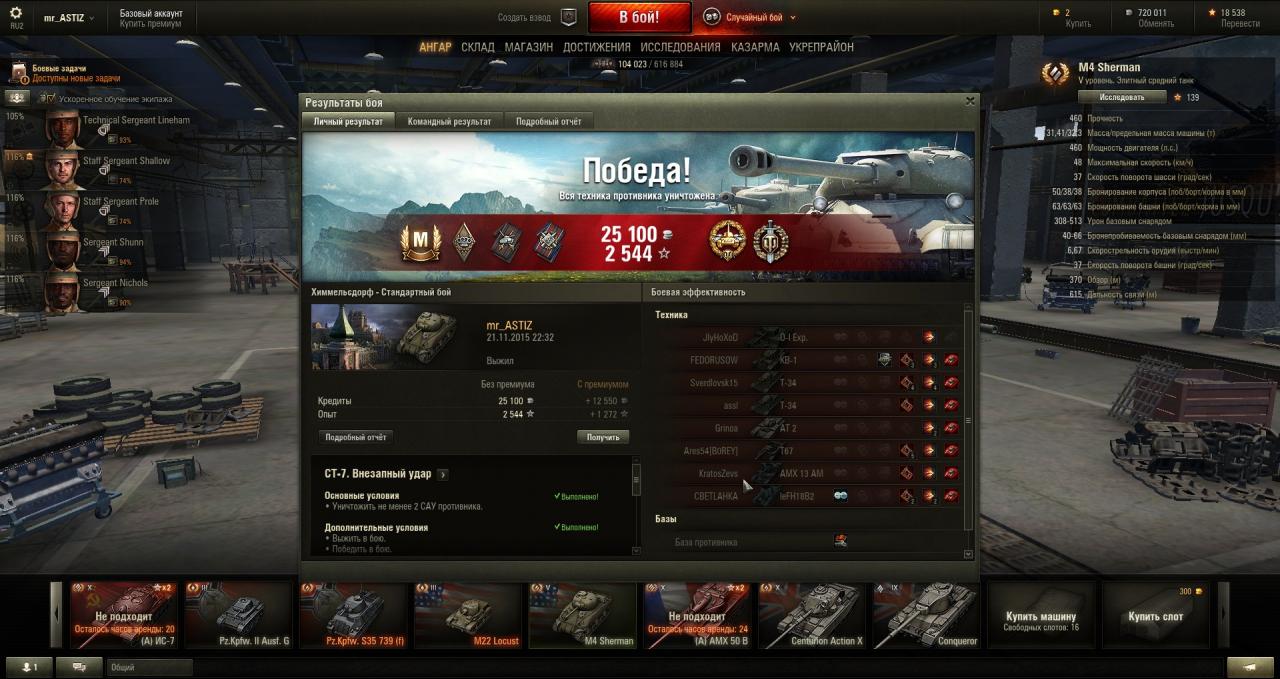Open the game settings gear icon
Image resolution: width=1280 pixels, height=679 pixels.
15,14
